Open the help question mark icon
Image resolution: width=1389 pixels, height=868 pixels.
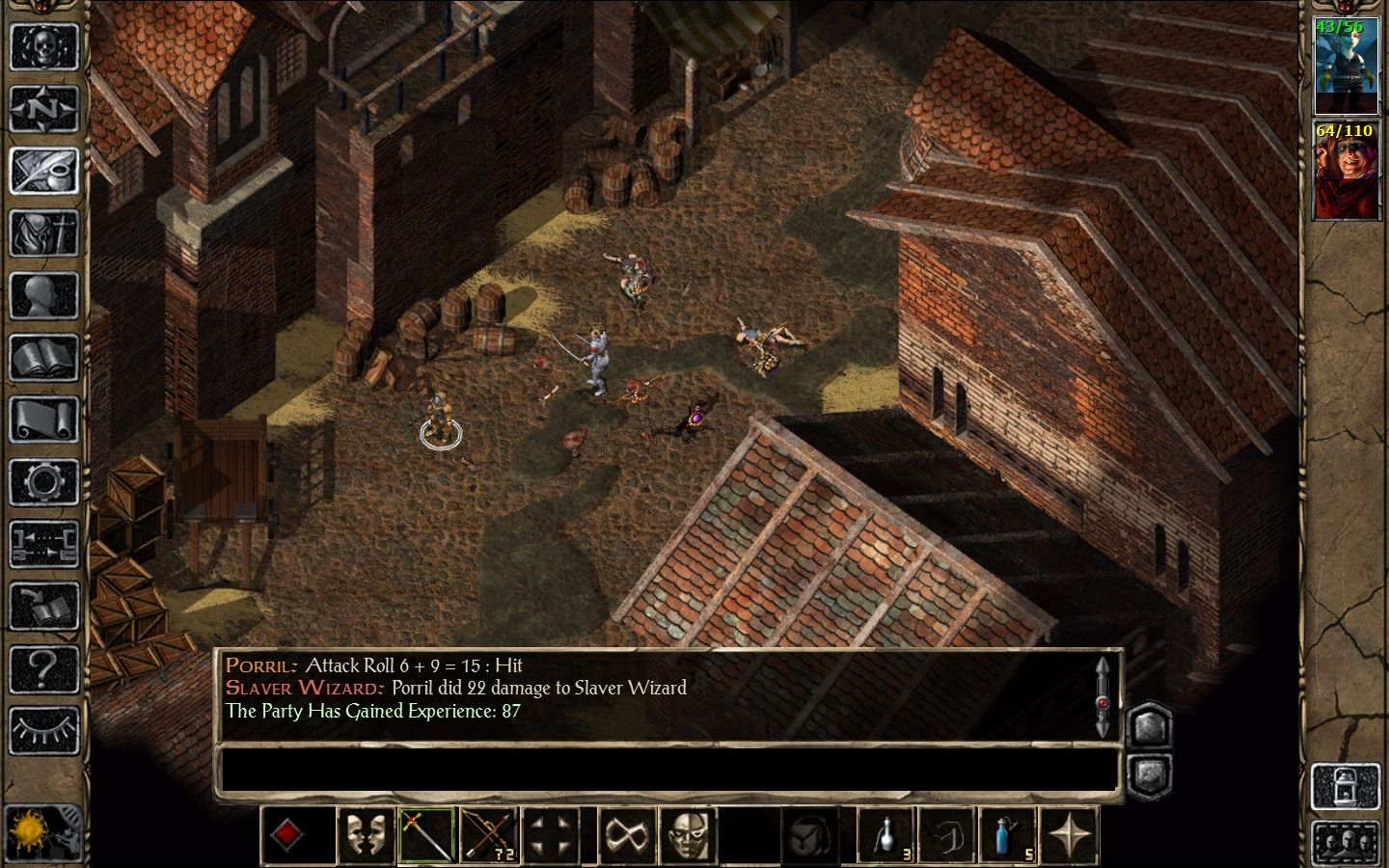click(43, 668)
